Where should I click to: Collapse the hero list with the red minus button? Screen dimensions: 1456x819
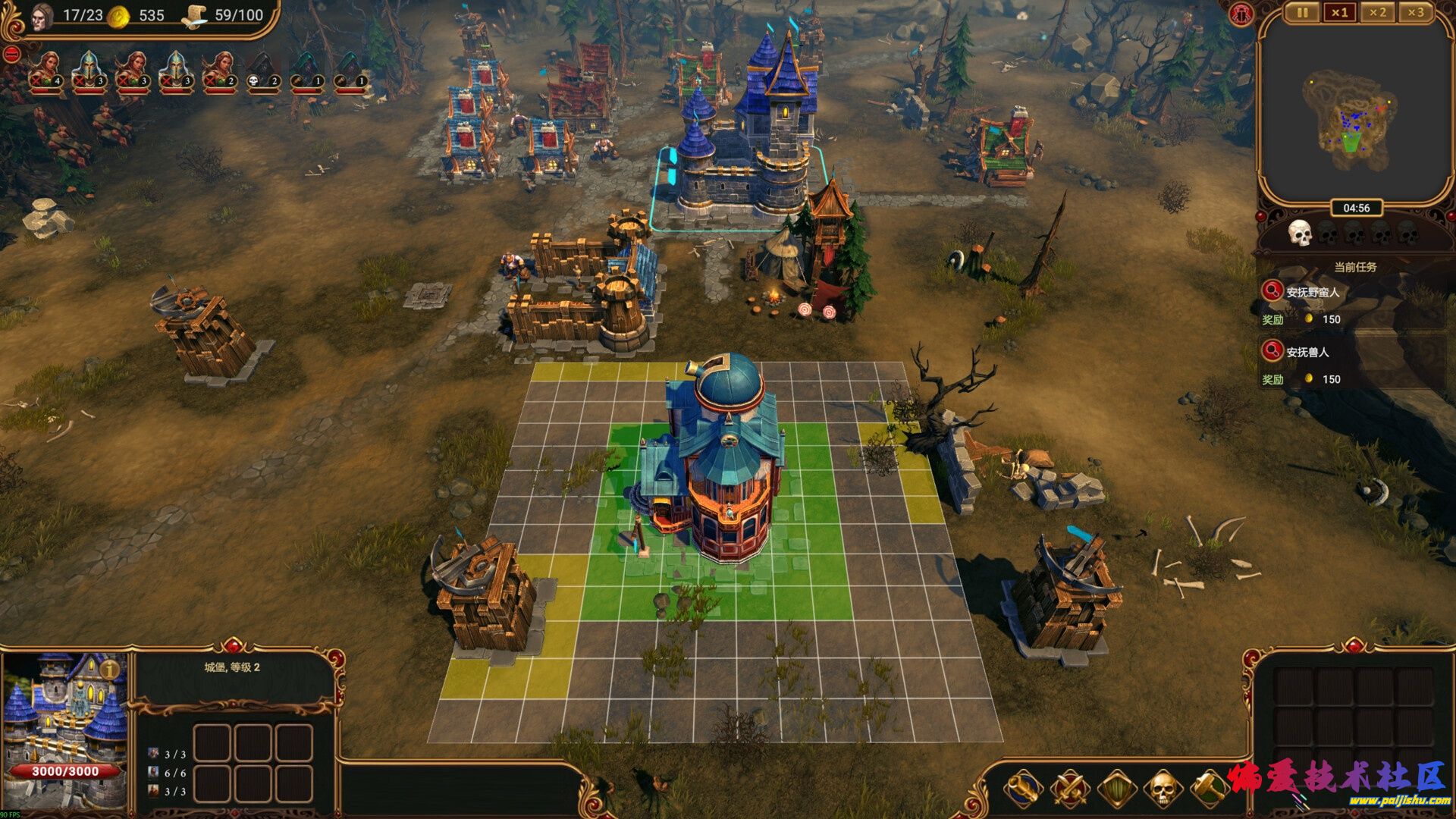pos(12,54)
